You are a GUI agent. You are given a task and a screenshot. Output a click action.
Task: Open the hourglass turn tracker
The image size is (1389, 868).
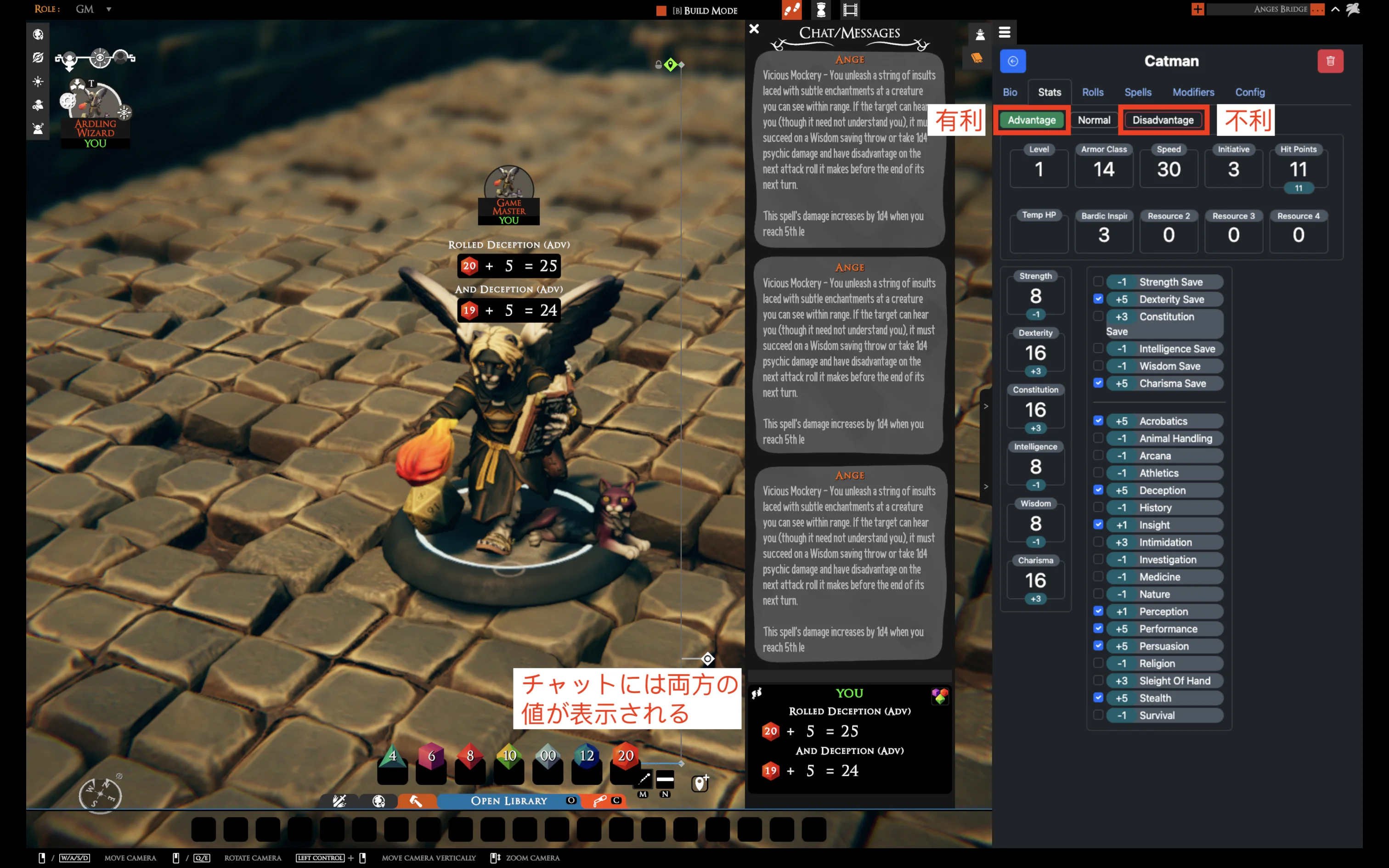click(822, 10)
